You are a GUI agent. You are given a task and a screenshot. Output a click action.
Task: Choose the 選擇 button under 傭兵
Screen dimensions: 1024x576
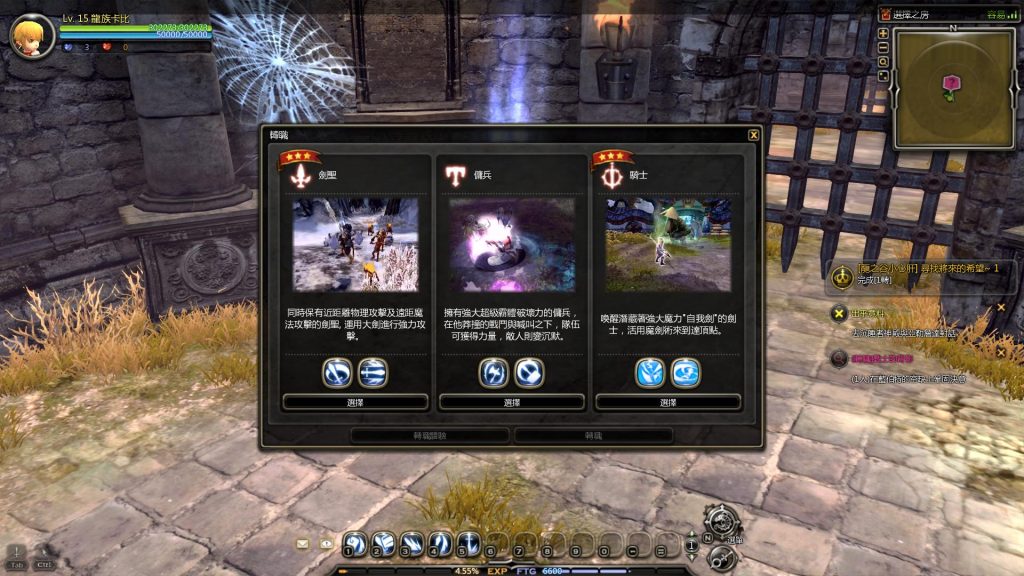[x=511, y=402]
